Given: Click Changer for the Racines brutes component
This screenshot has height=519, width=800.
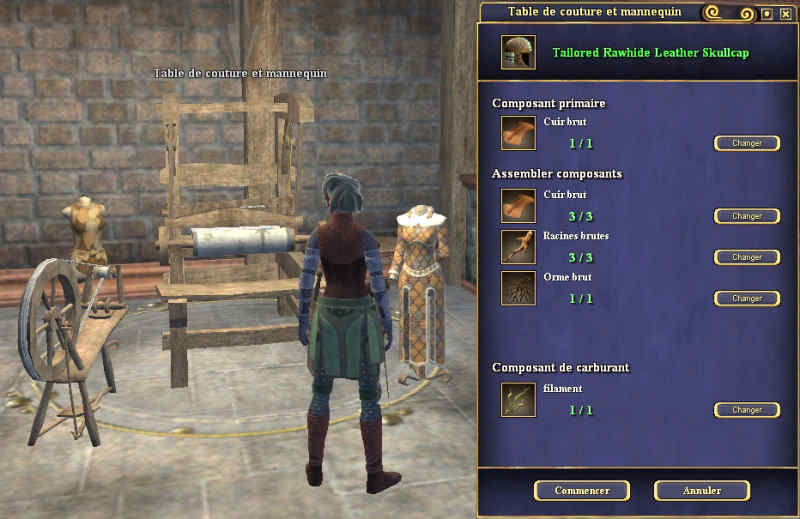Looking at the screenshot, I should click(x=746, y=257).
